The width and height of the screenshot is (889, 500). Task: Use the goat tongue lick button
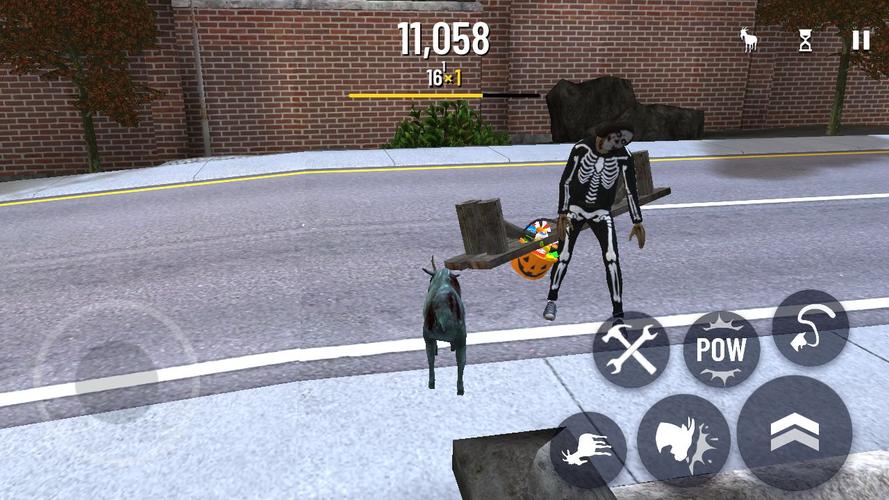pos(810,328)
